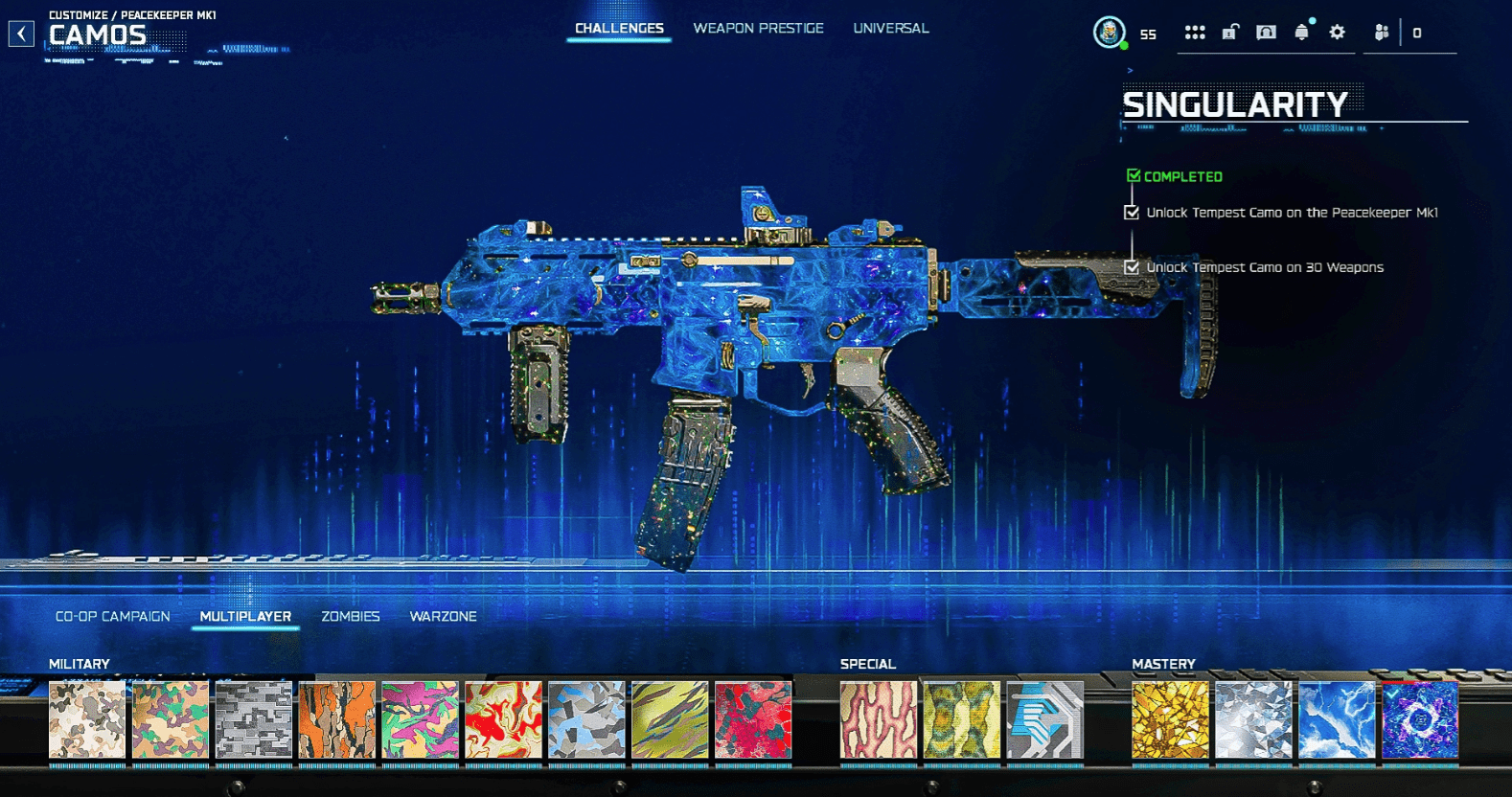Open the settings gear icon

tap(1337, 32)
